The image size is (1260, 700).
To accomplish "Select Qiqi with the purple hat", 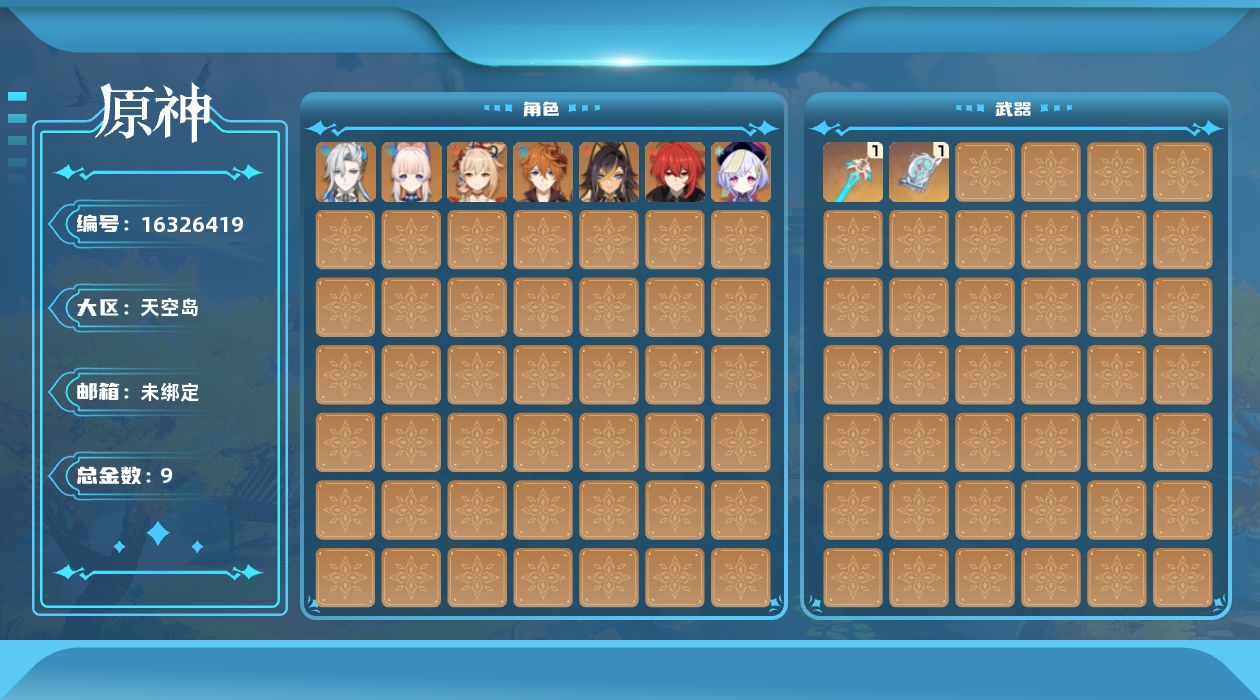I will (x=741, y=172).
